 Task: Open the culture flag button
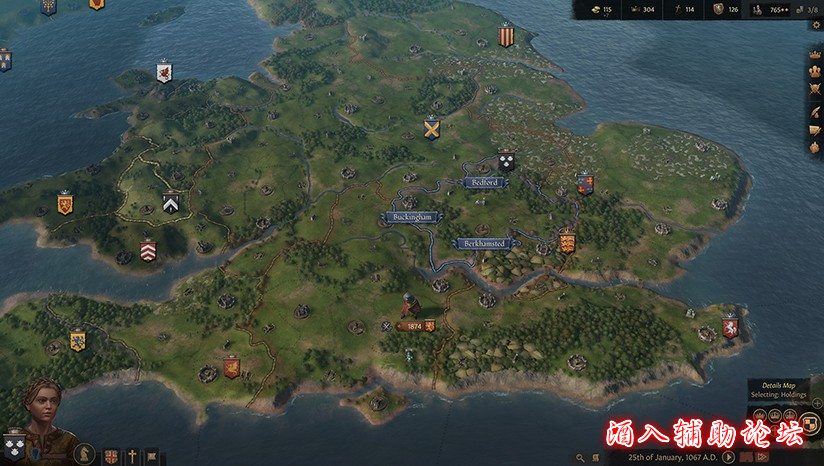pos(151,455)
